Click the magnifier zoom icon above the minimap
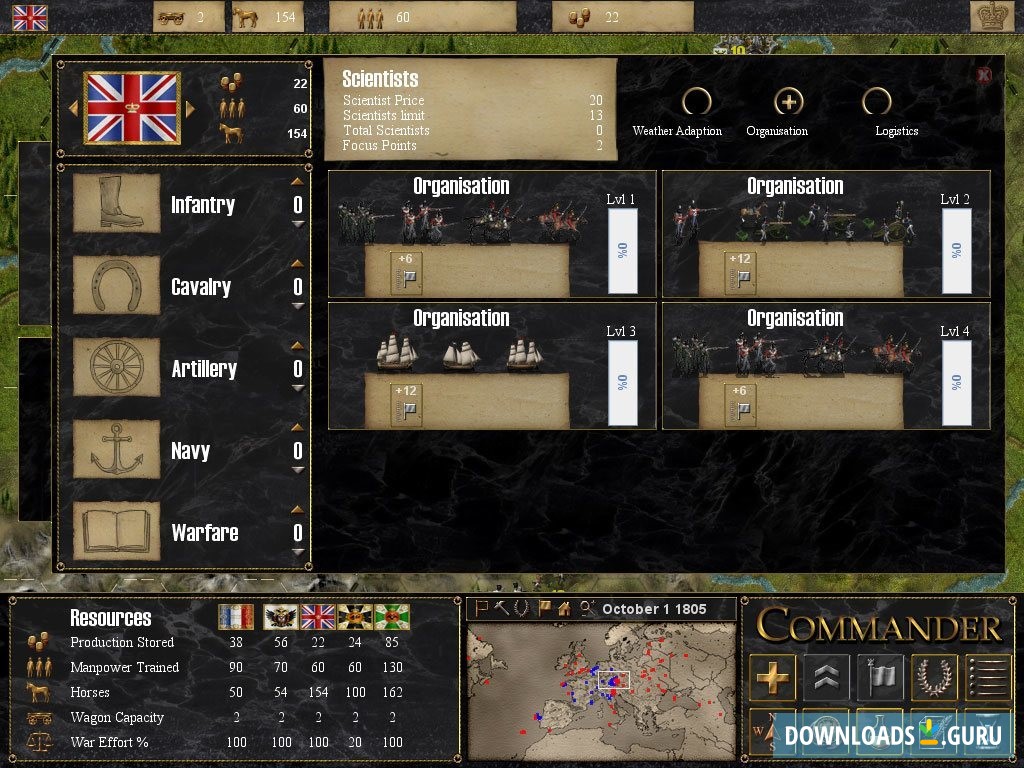 [x=587, y=608]
